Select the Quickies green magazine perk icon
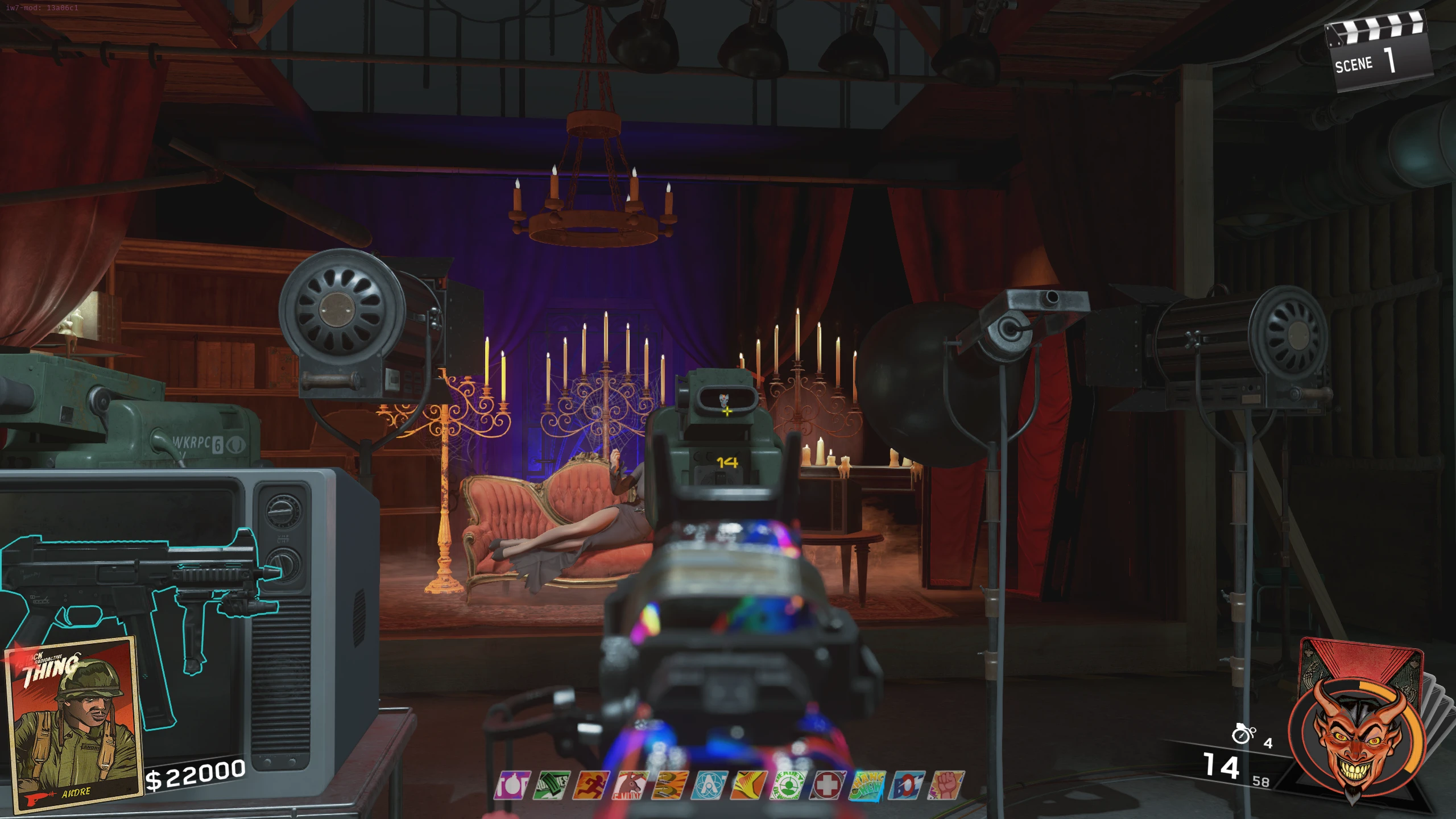 point(552,785)
